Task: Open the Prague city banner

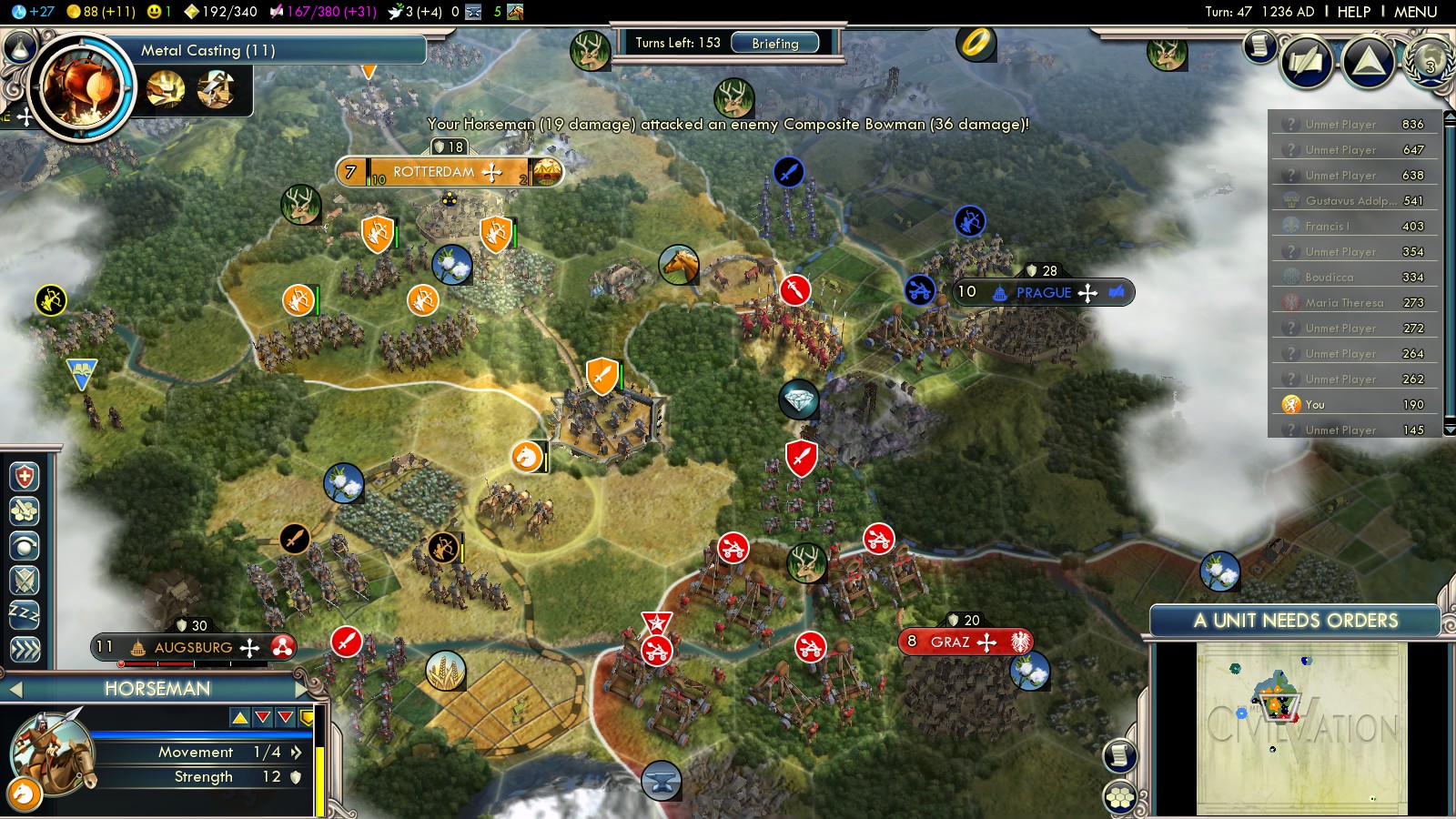Action: (x=1043, y=292)
